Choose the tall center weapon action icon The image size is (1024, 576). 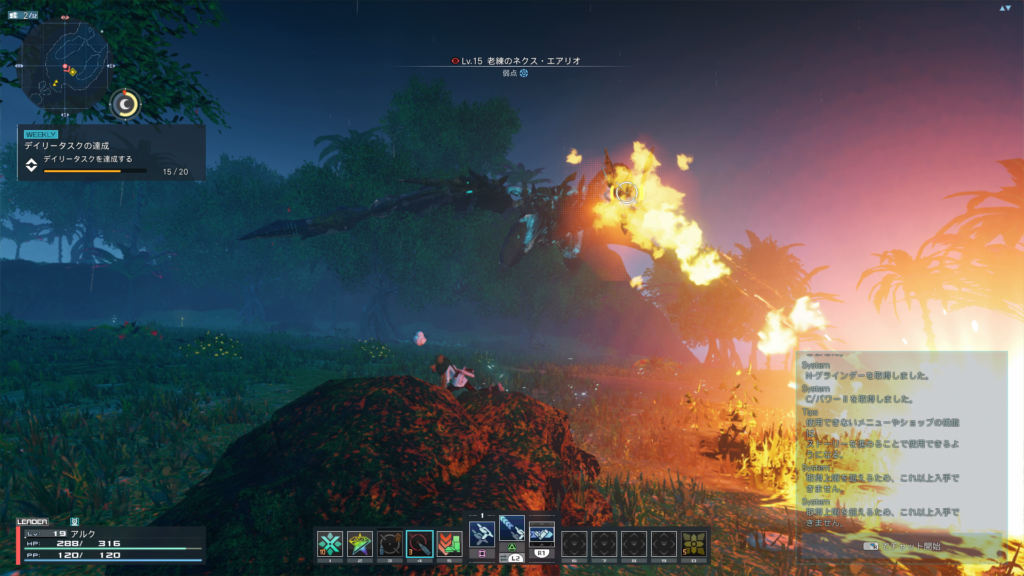(512, 530)
